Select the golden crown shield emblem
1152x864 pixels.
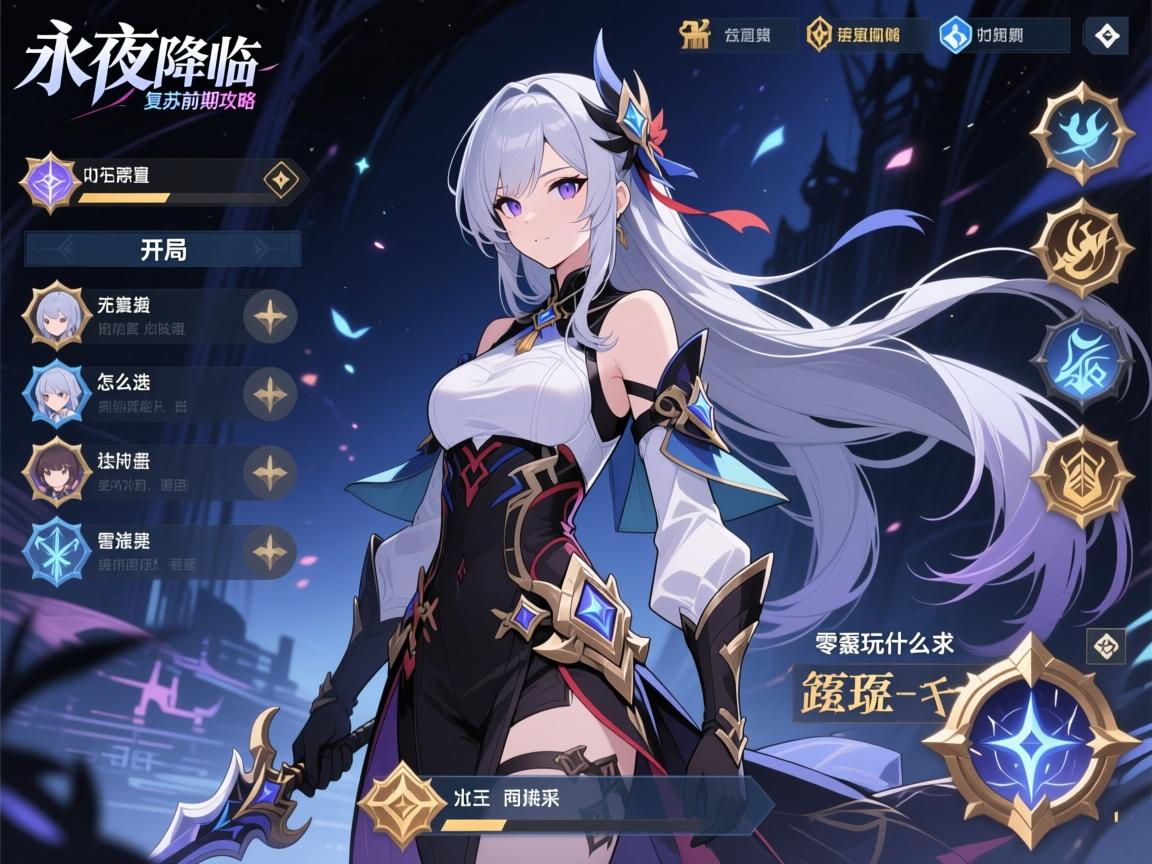pyautogui.click(x=1082, y=476)
